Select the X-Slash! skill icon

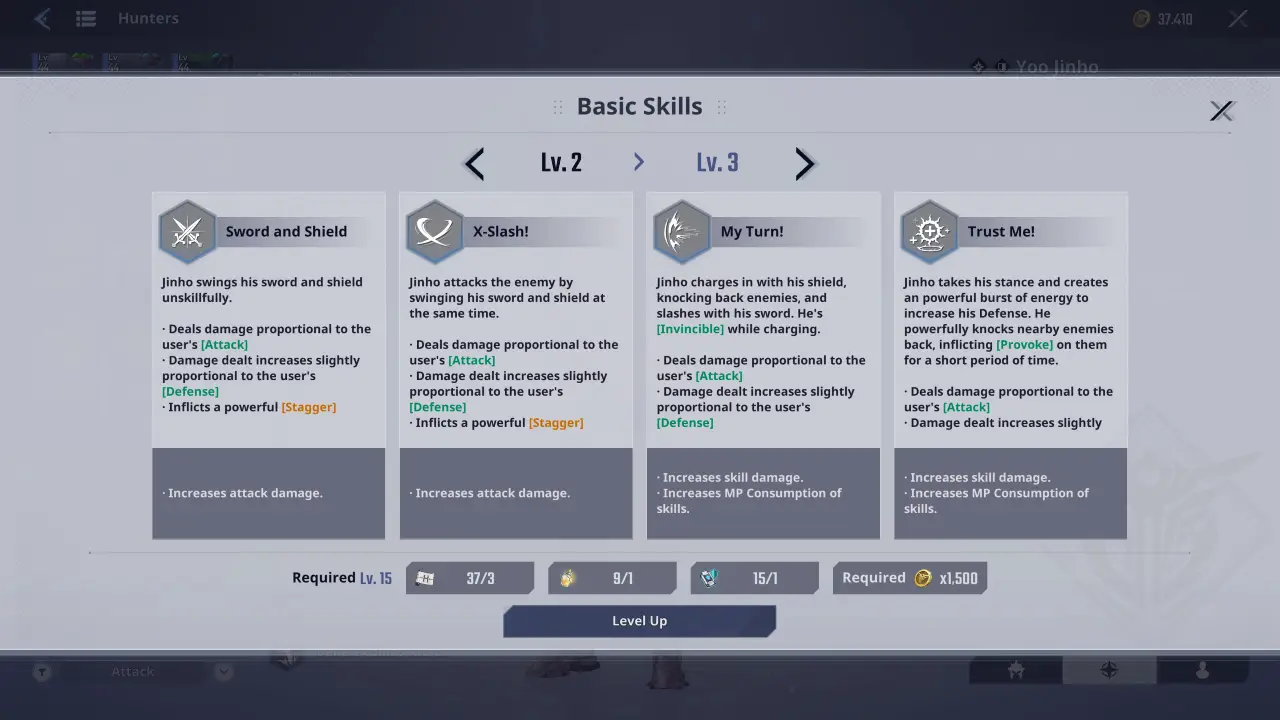(x=434, y=231)
